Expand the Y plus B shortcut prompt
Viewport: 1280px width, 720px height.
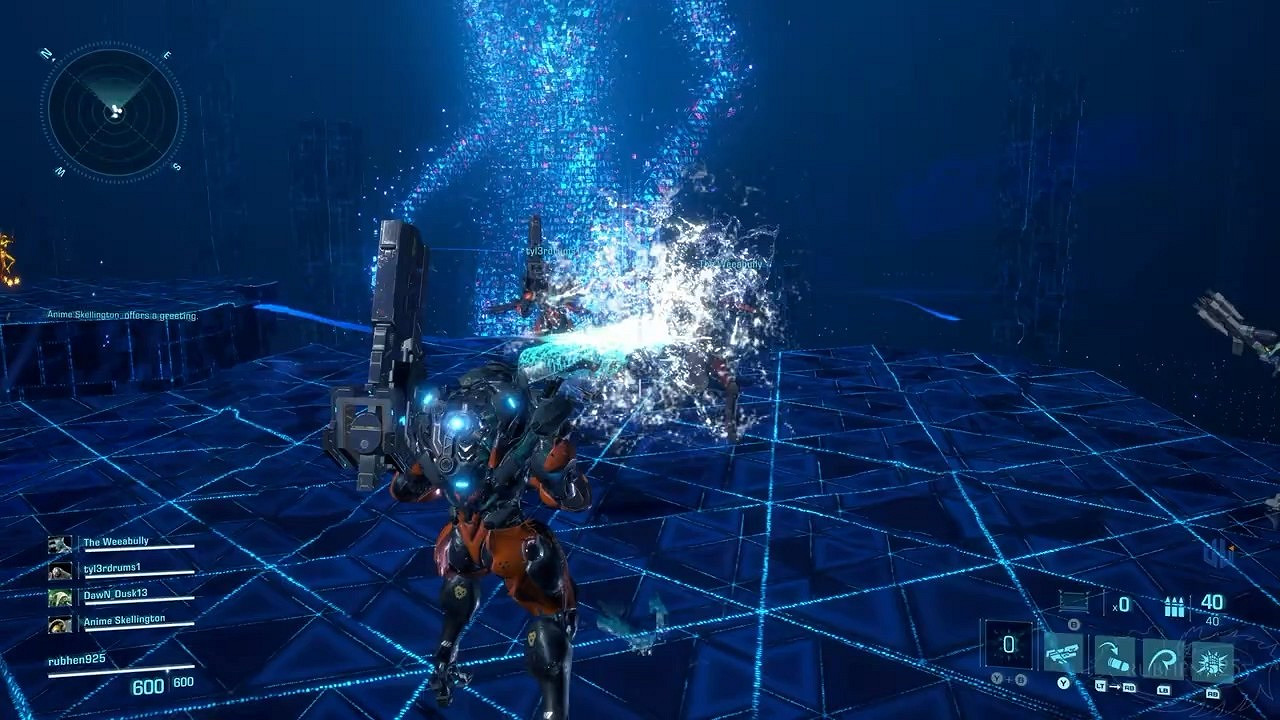1008,678
